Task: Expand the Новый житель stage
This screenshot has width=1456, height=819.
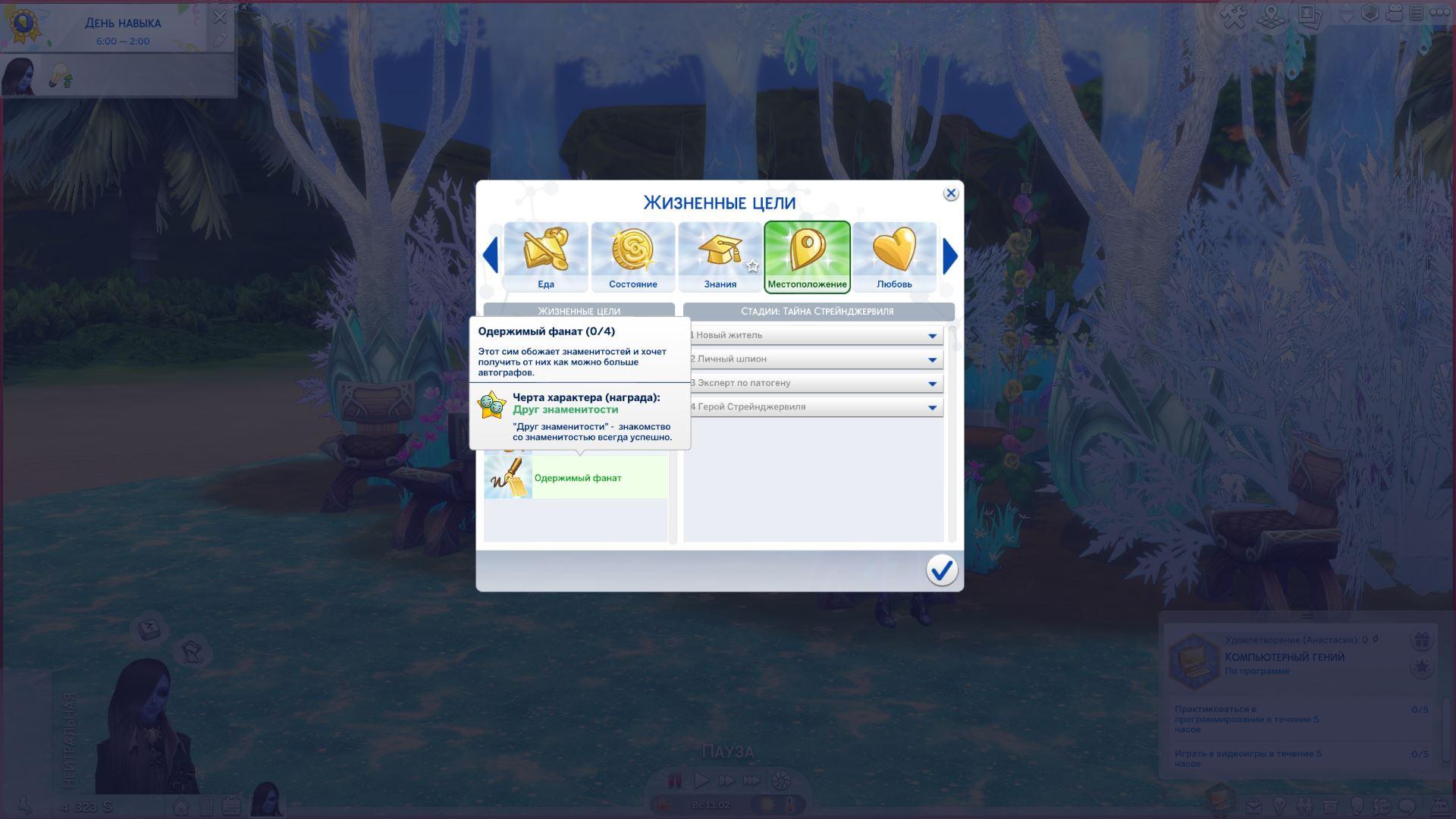Action: click(932, 335)
